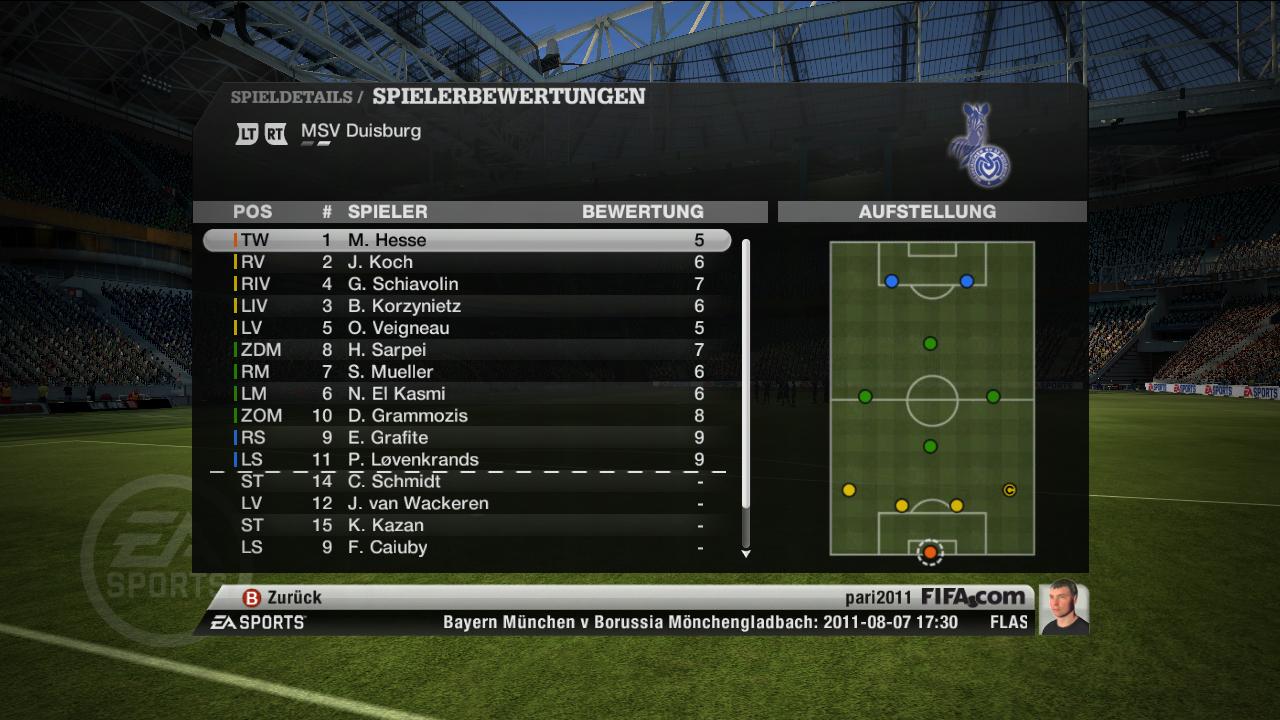1280x720 pixels.
Task: Select substitute J. van Wackeren
Action: [467, 504]
